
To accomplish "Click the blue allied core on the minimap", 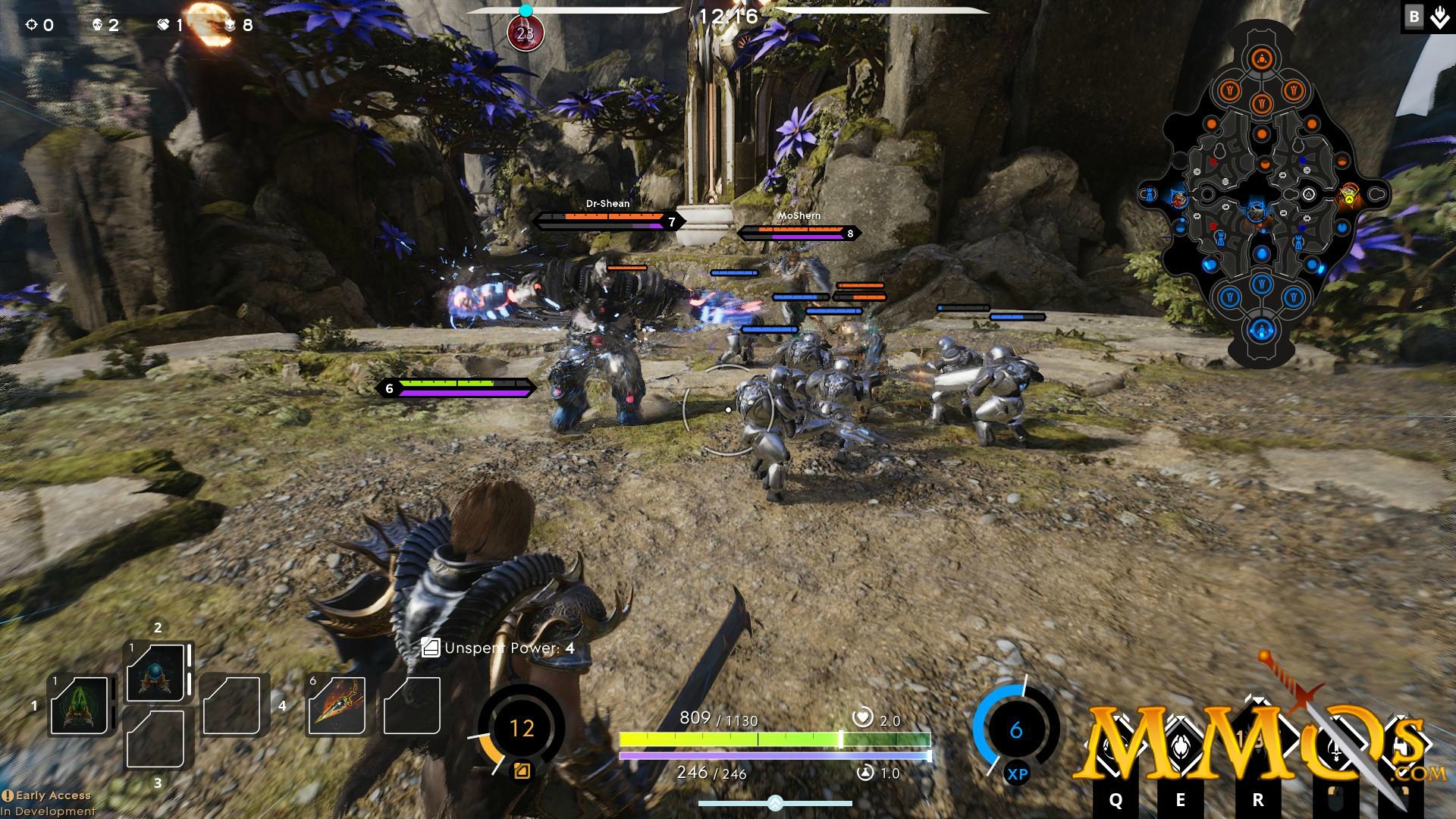I will click(1261, 330).
